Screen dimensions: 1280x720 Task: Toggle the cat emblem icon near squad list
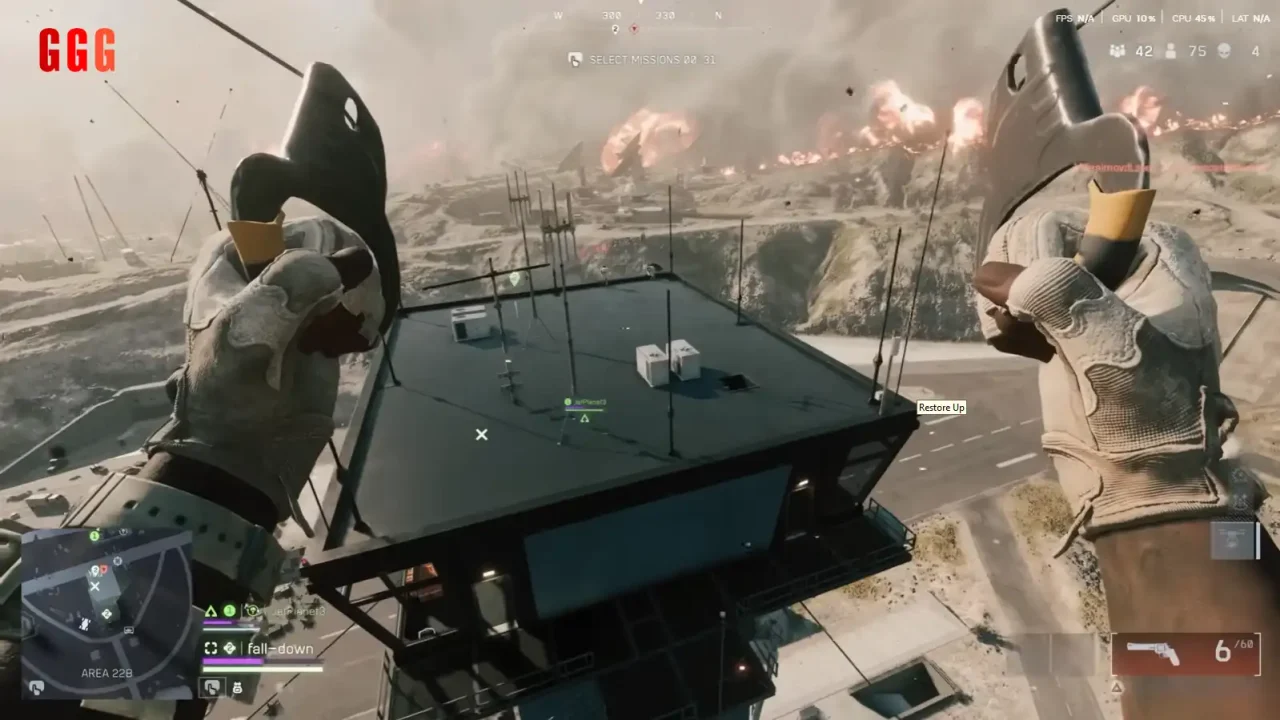click(237, 688)
